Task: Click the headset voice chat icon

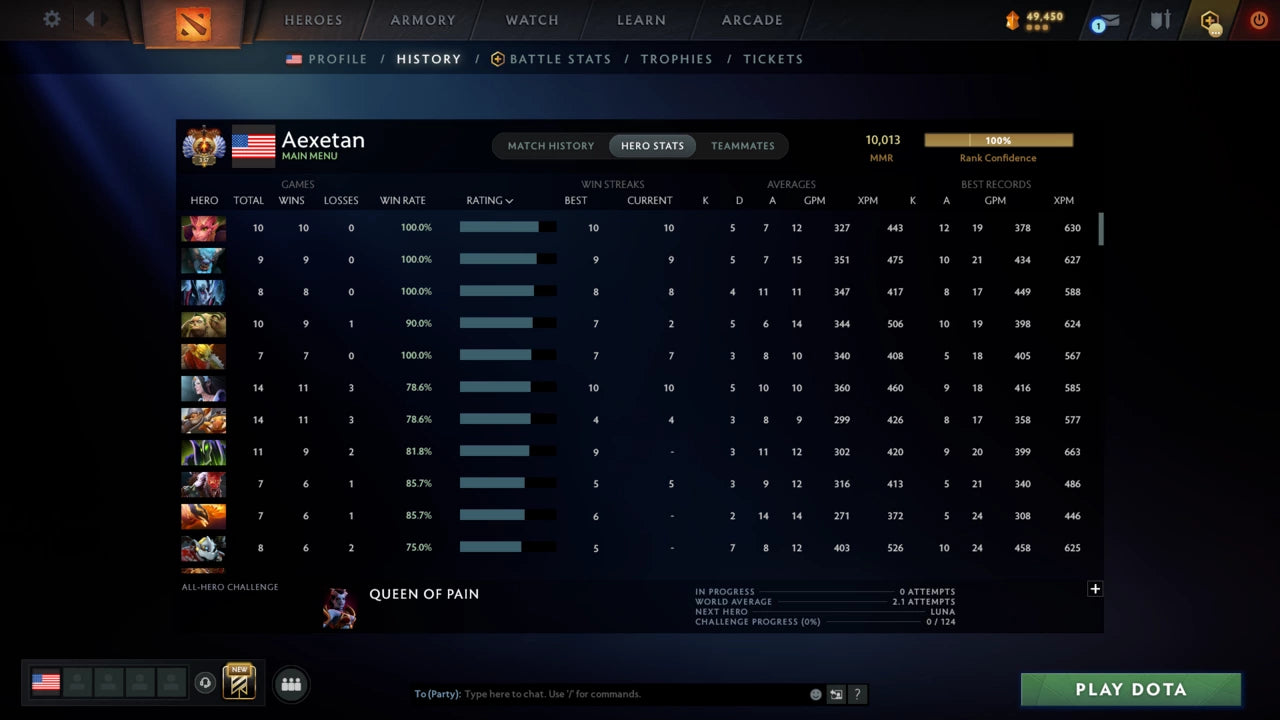Action: (207, 683)
